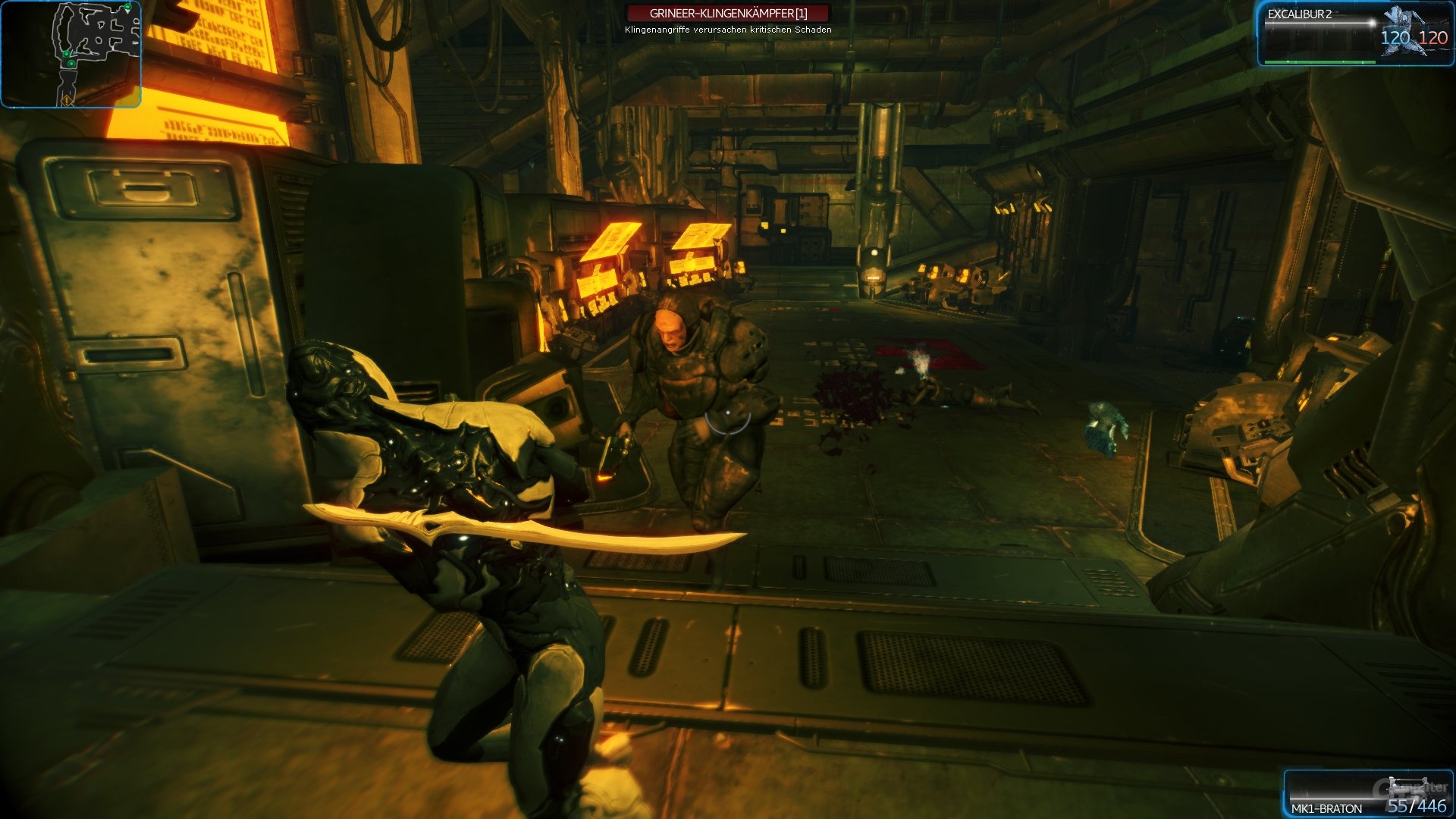This screenshot has height=819, width=1456.
Task: Click the white shield bar in status panel
Action: (x=1319, y=24)
